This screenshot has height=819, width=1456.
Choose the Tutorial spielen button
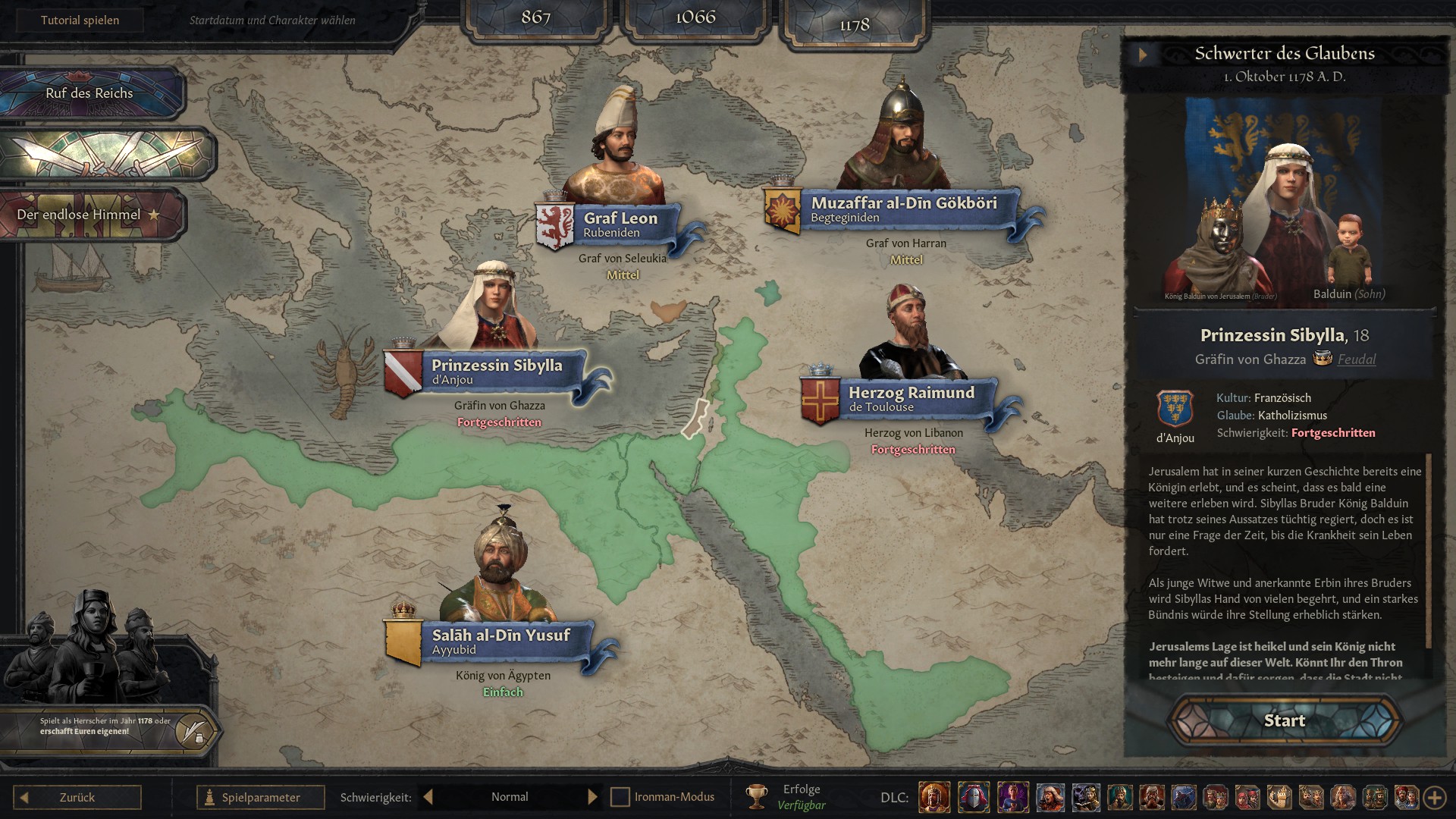click(x=80, y=20)
